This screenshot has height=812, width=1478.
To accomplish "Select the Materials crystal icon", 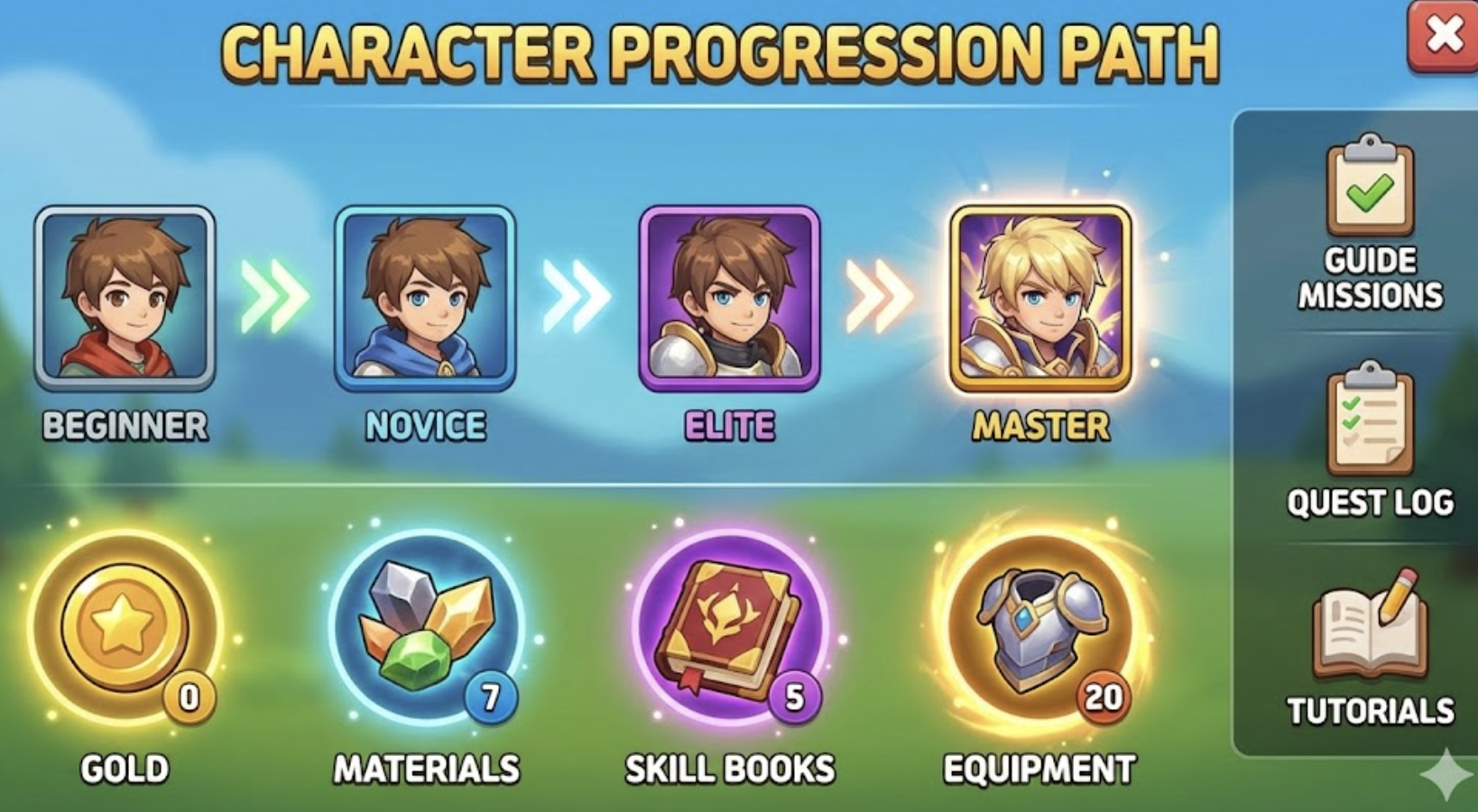I will 427,627.
